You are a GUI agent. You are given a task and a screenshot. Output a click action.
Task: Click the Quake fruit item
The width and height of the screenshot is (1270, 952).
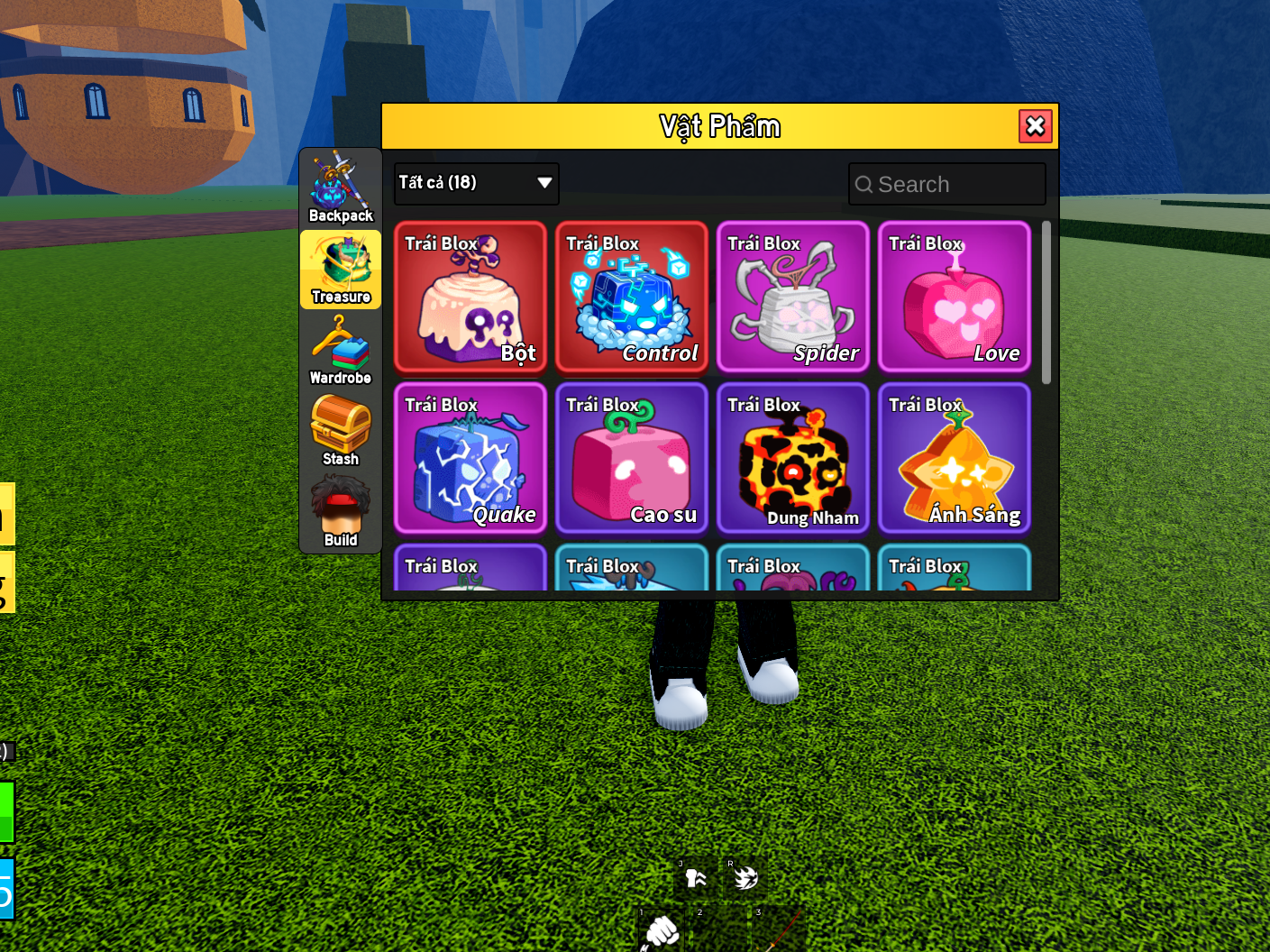point(471,458)
